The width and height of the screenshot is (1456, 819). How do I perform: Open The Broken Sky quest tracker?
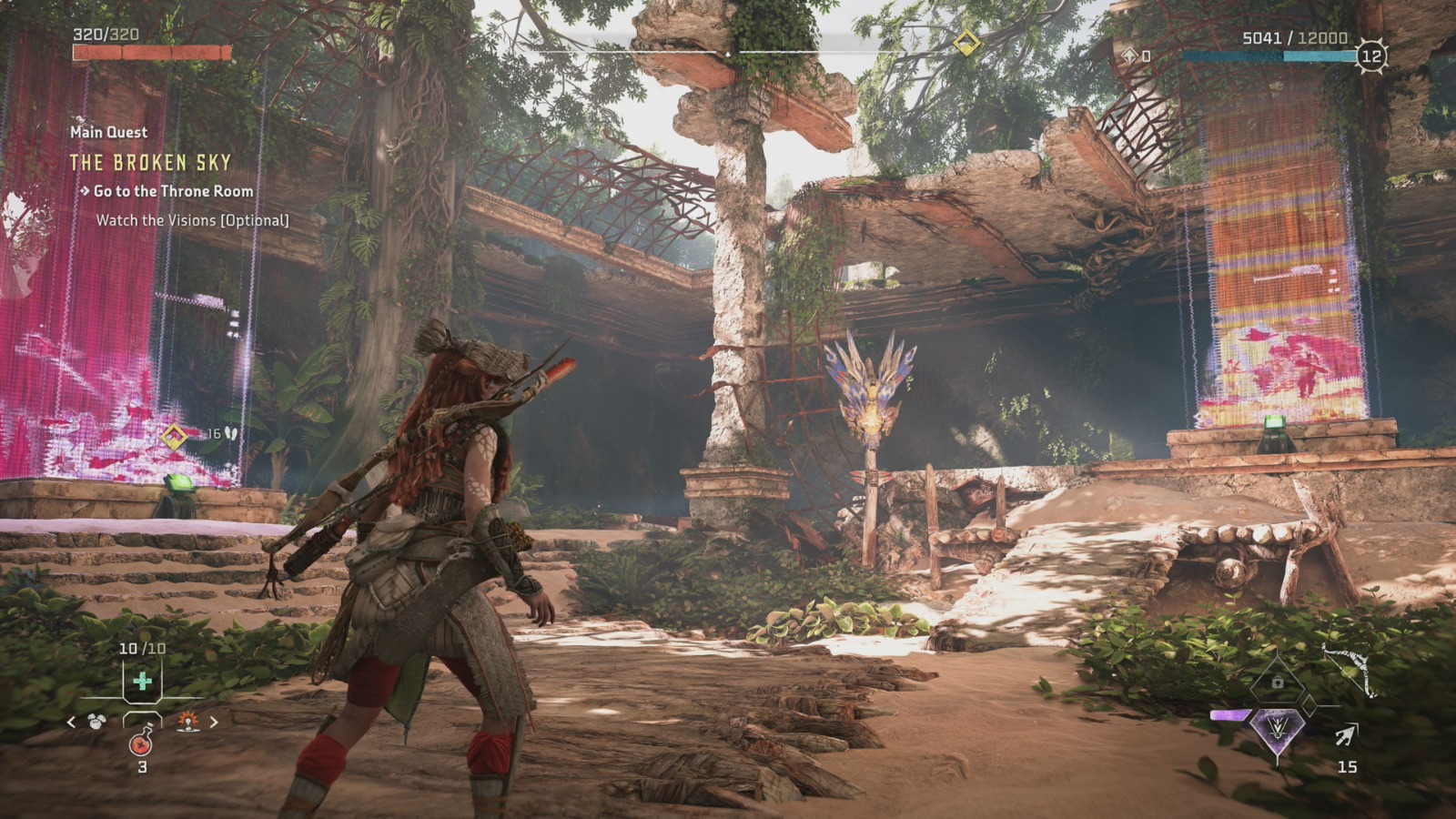pos(151,163)
